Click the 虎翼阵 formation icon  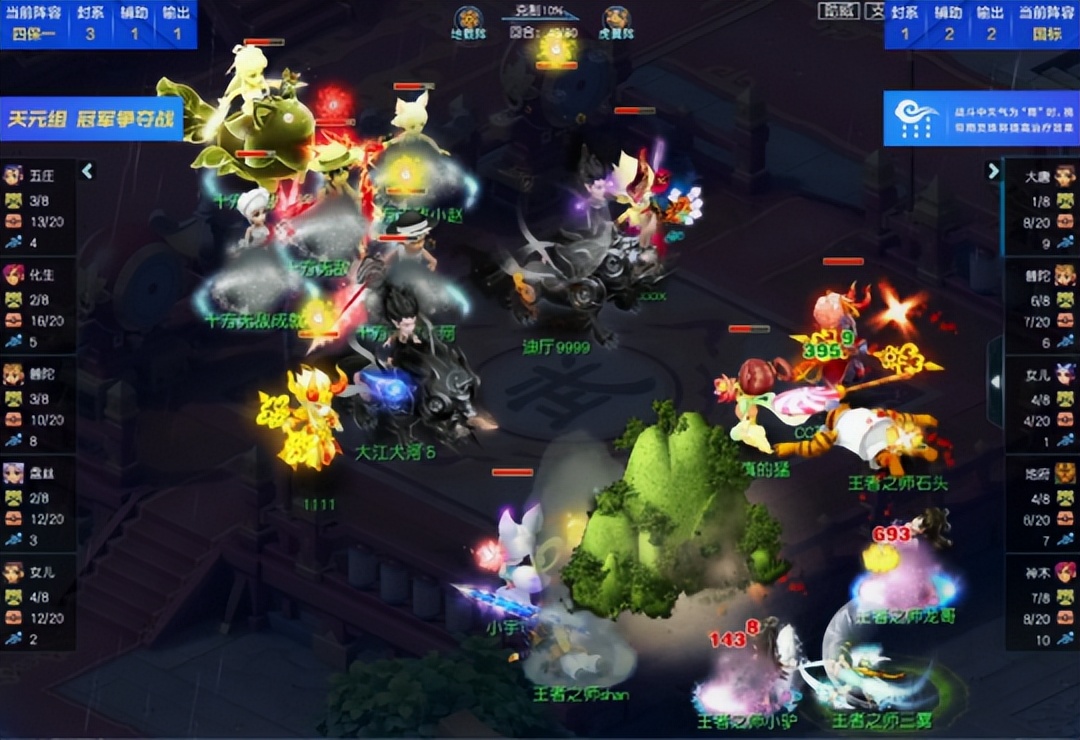616,22
